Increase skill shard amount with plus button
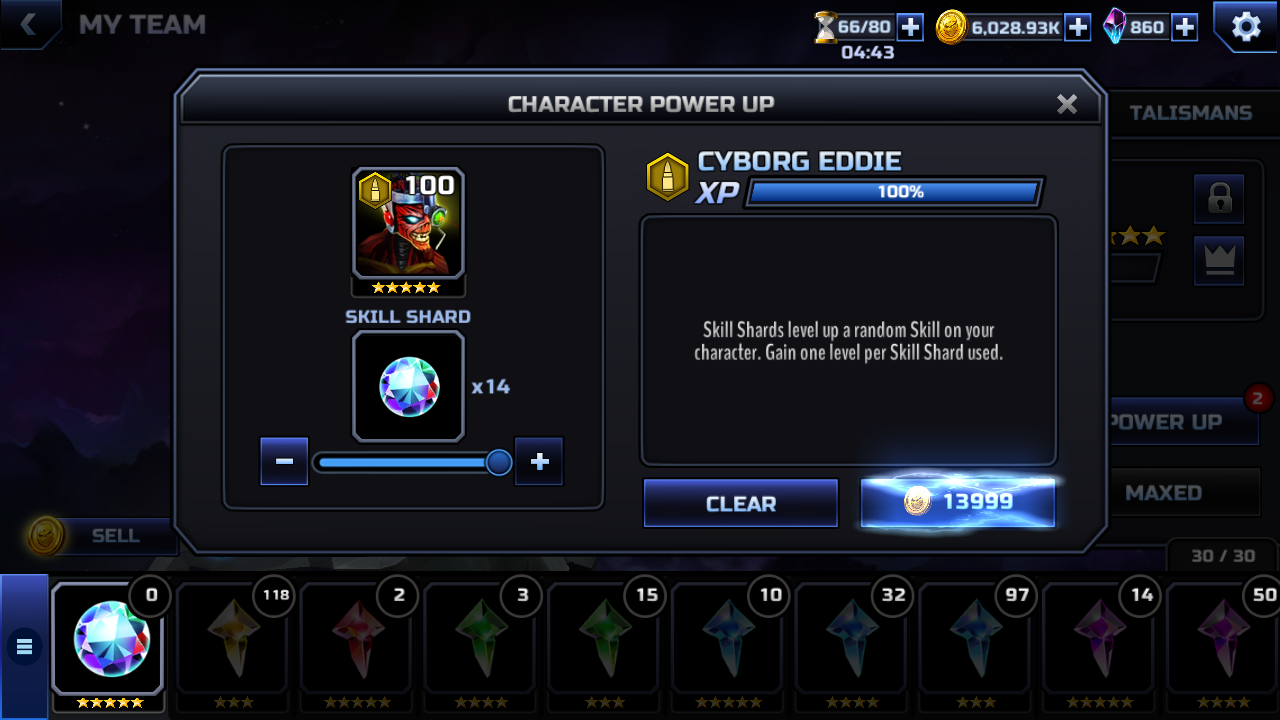The image size is (1280, 720). point(539,461)
